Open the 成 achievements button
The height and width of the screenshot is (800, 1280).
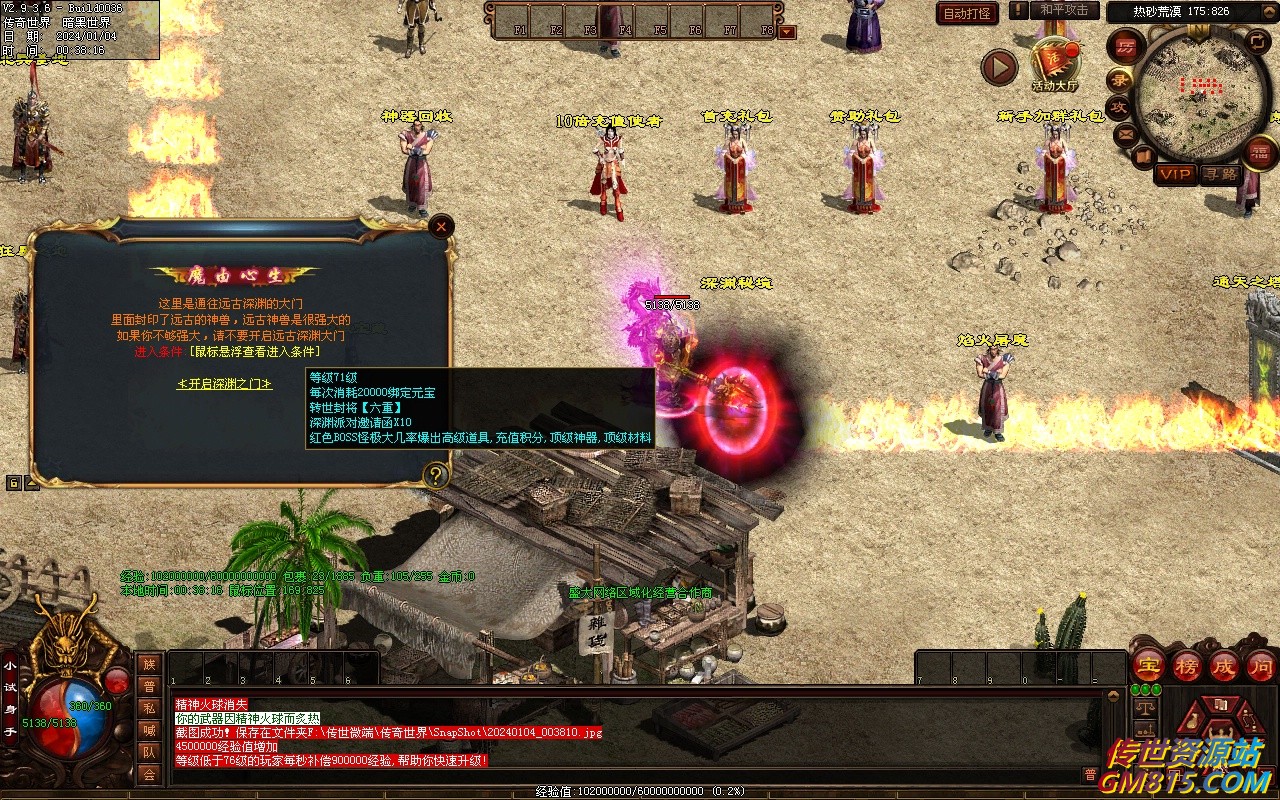point(1224,665)
